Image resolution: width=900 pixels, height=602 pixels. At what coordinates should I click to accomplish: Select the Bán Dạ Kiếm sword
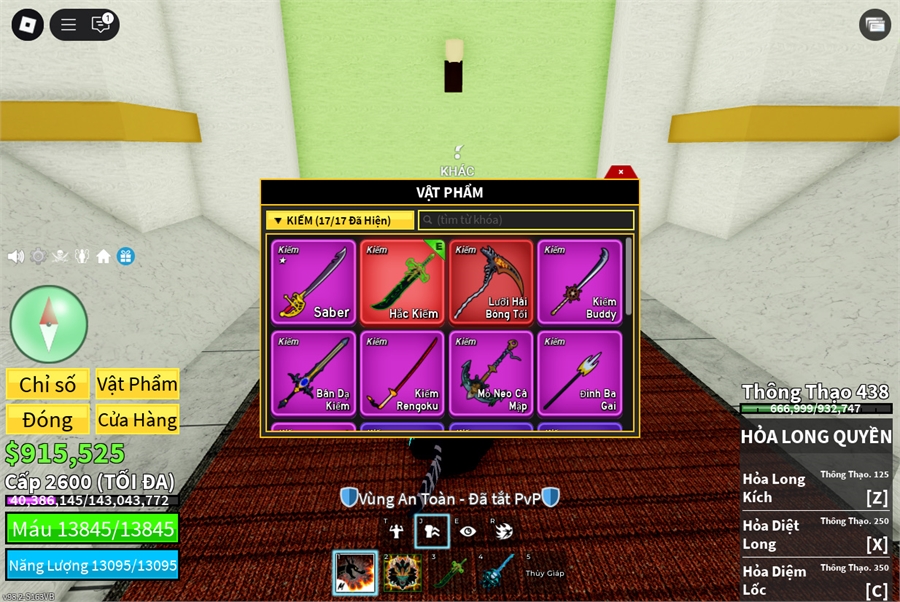point(313,373)
